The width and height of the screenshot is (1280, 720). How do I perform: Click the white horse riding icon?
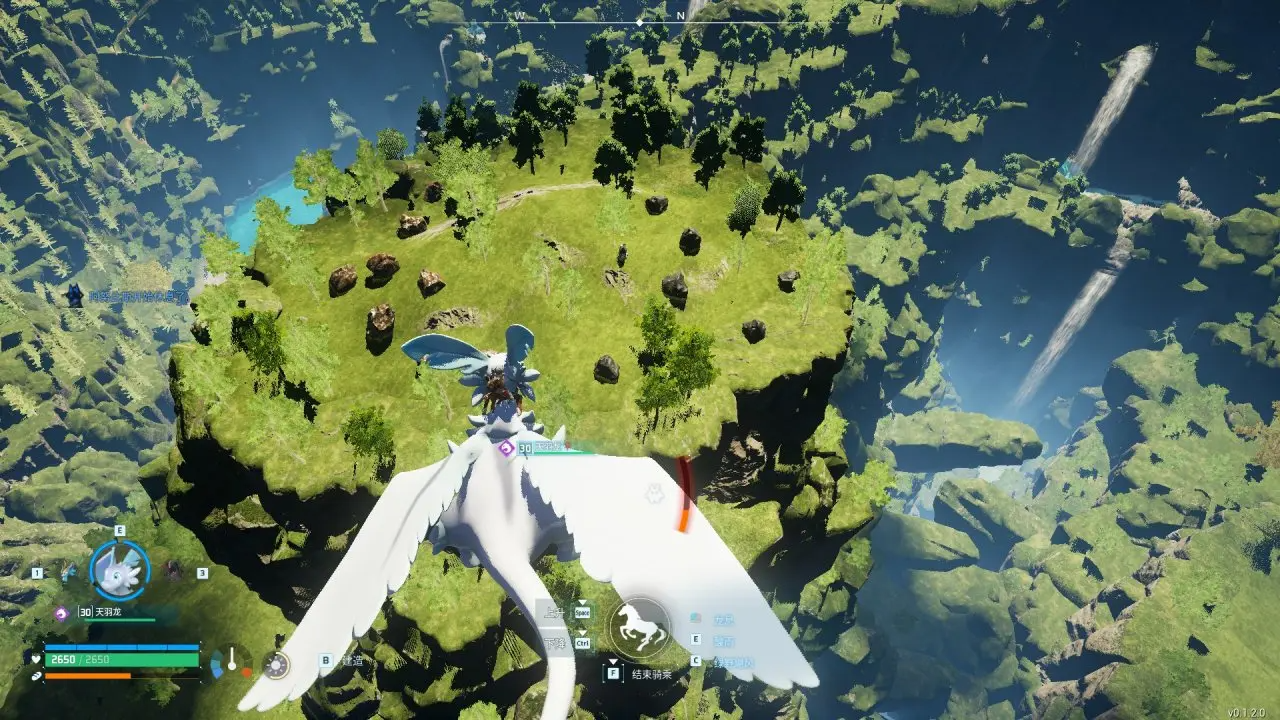[639, 627]
